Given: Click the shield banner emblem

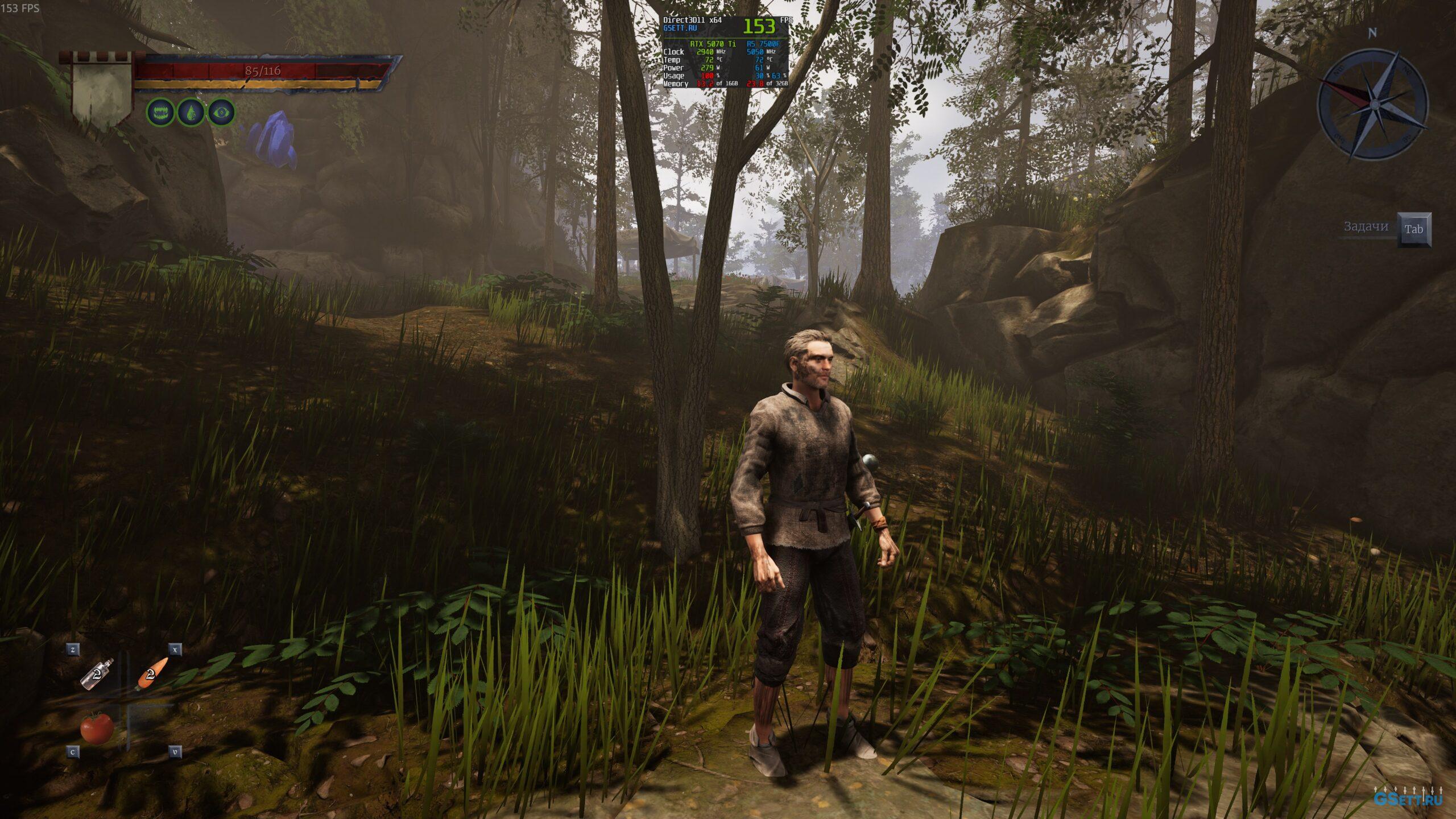Looking at the screenshot, I should (102, 91).
